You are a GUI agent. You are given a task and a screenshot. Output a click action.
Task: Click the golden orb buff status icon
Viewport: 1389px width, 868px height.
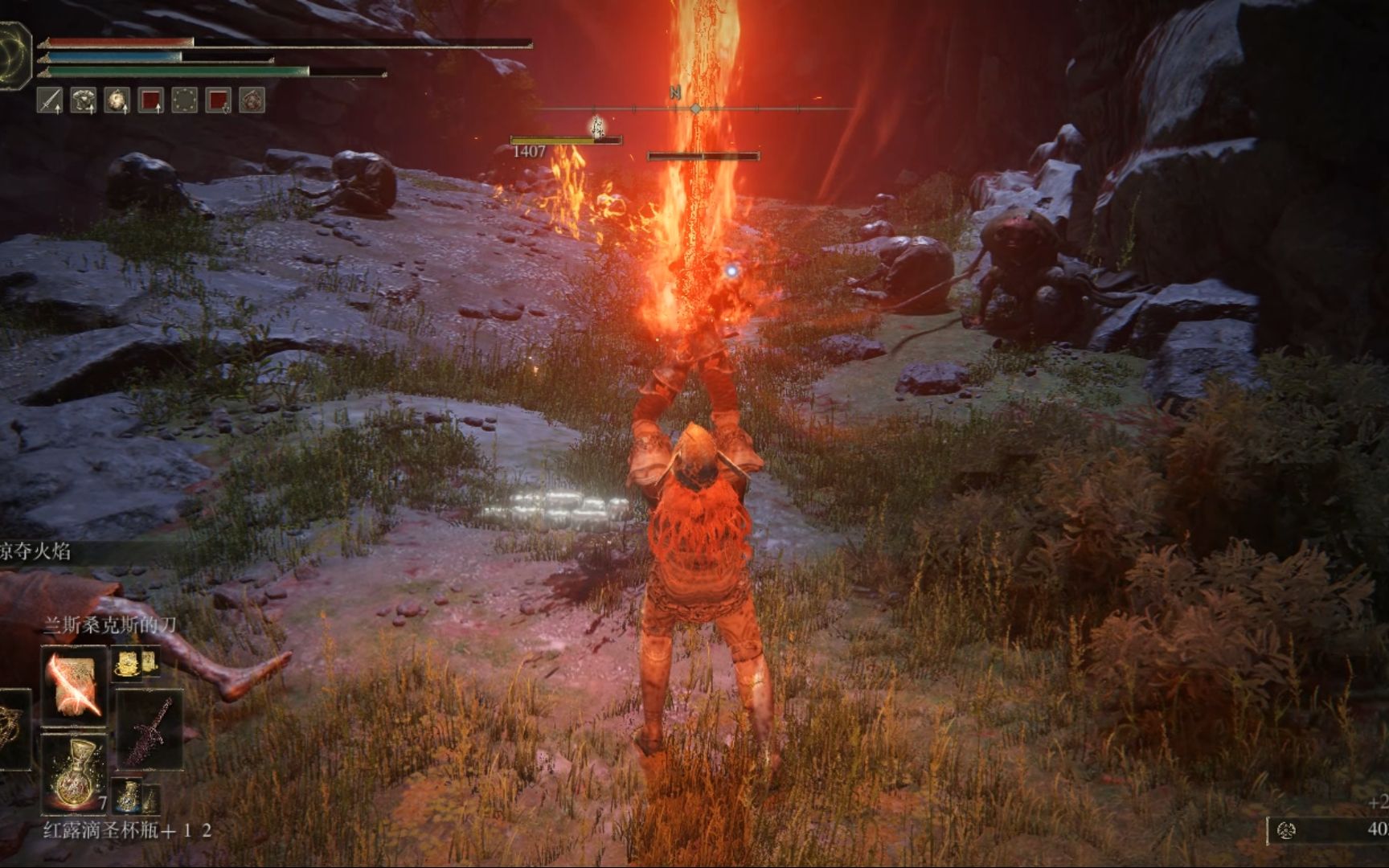[117, 100]
